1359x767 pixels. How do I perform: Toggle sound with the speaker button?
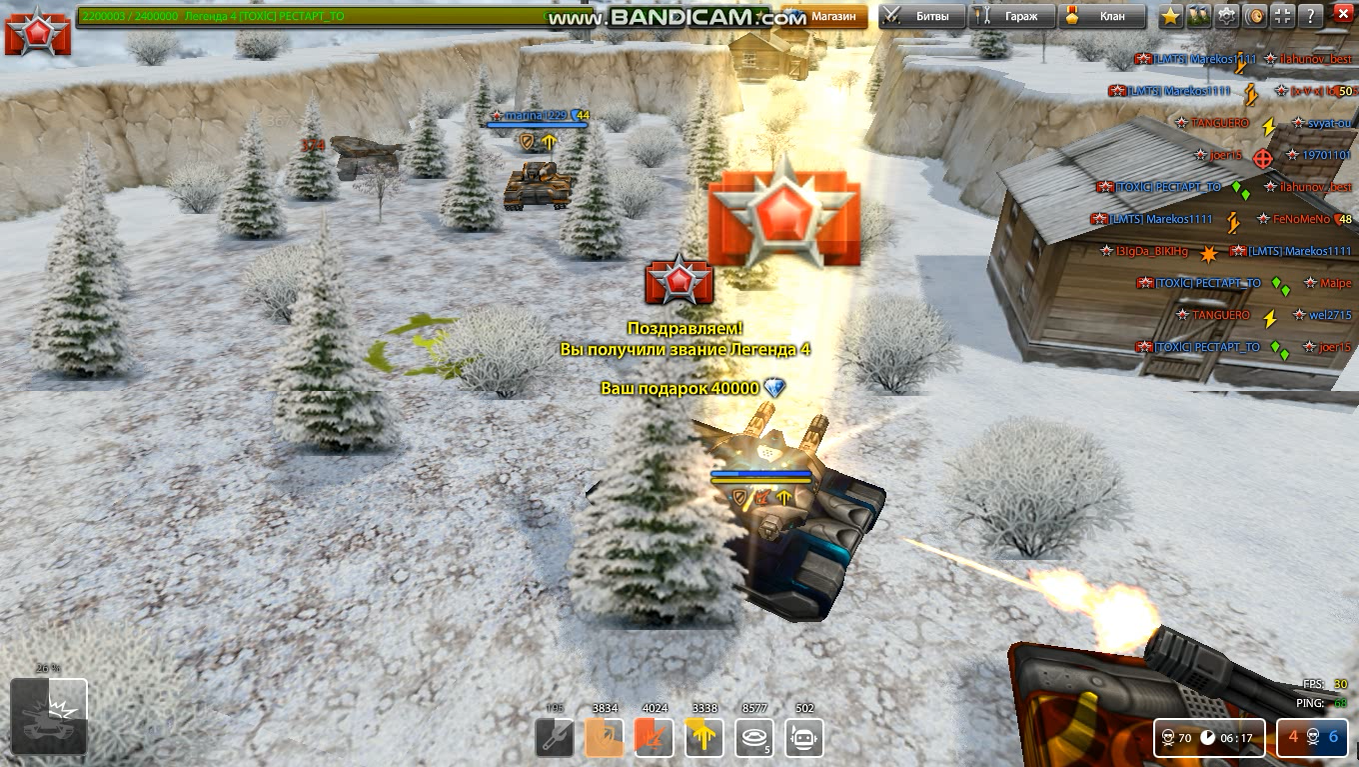(1255, 16)
